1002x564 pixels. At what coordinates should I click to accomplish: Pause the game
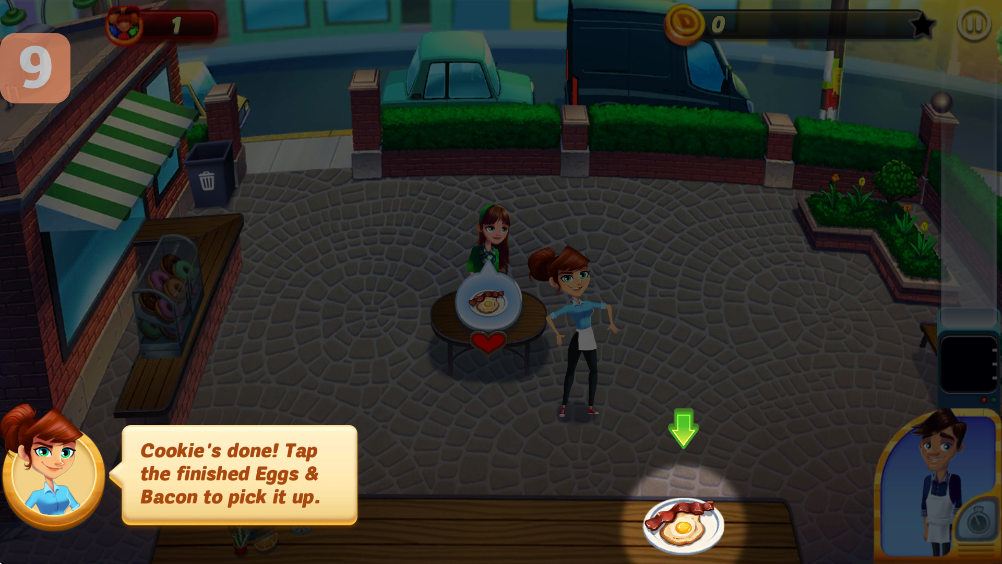973,24
